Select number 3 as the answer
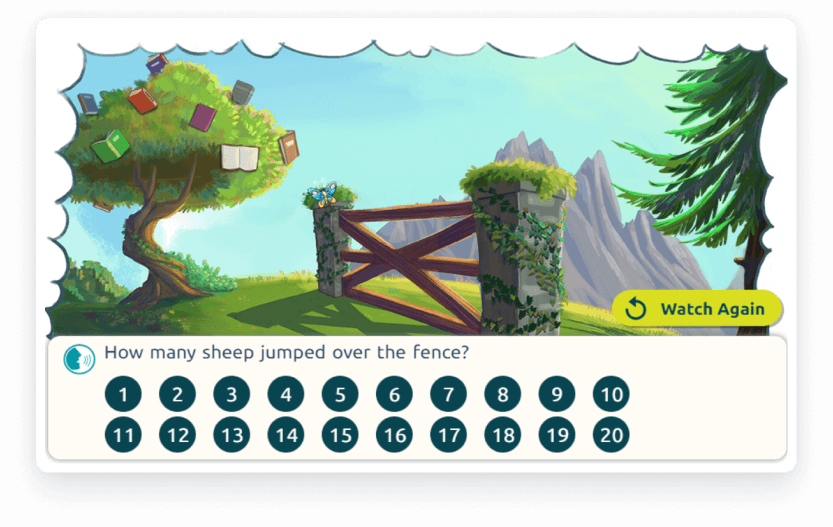This screenshot has width=833, height=527. (231, 394)
